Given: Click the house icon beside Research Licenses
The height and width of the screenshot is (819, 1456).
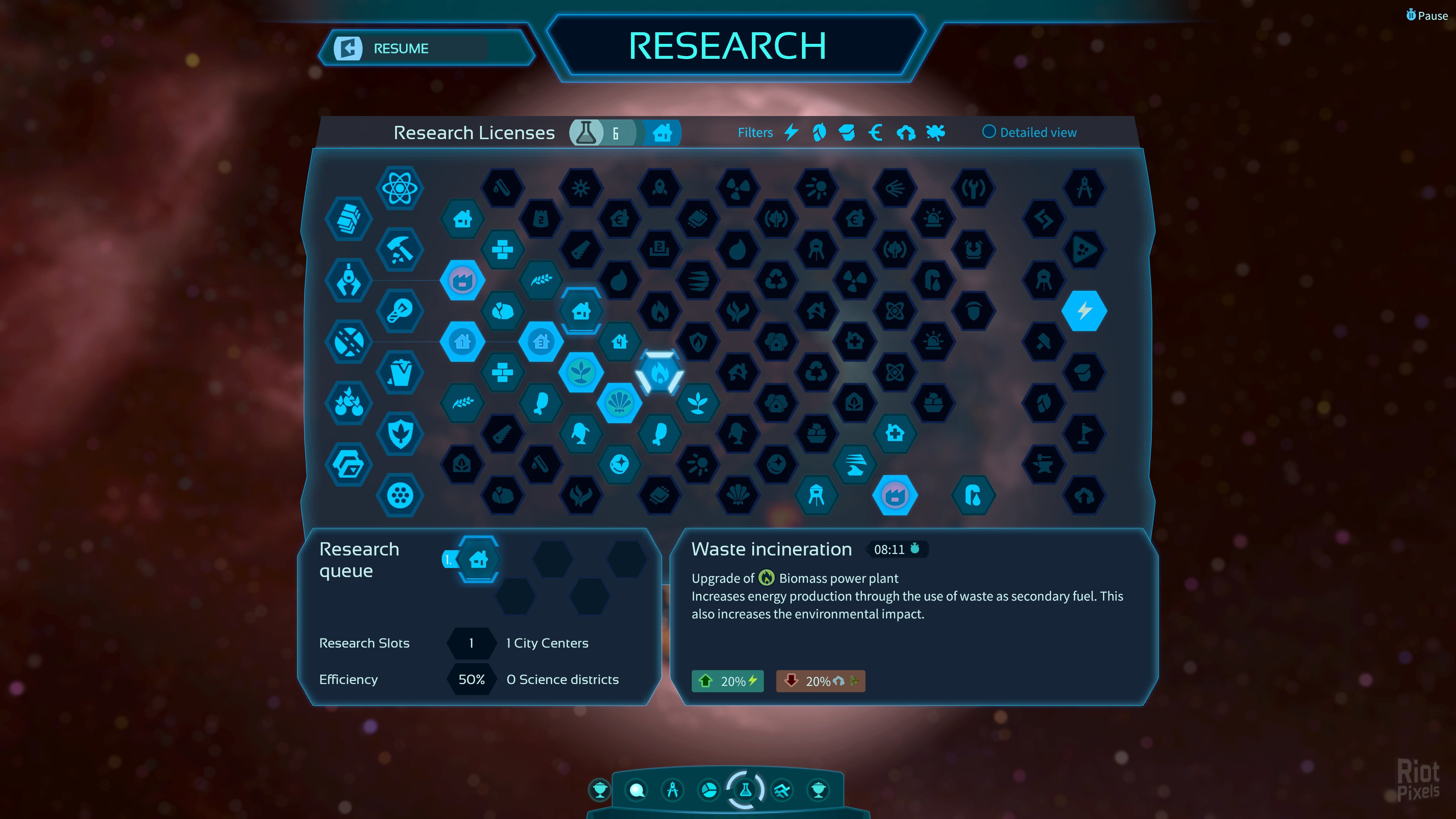Looking at the screenshot, I should [x=662, y=133].
